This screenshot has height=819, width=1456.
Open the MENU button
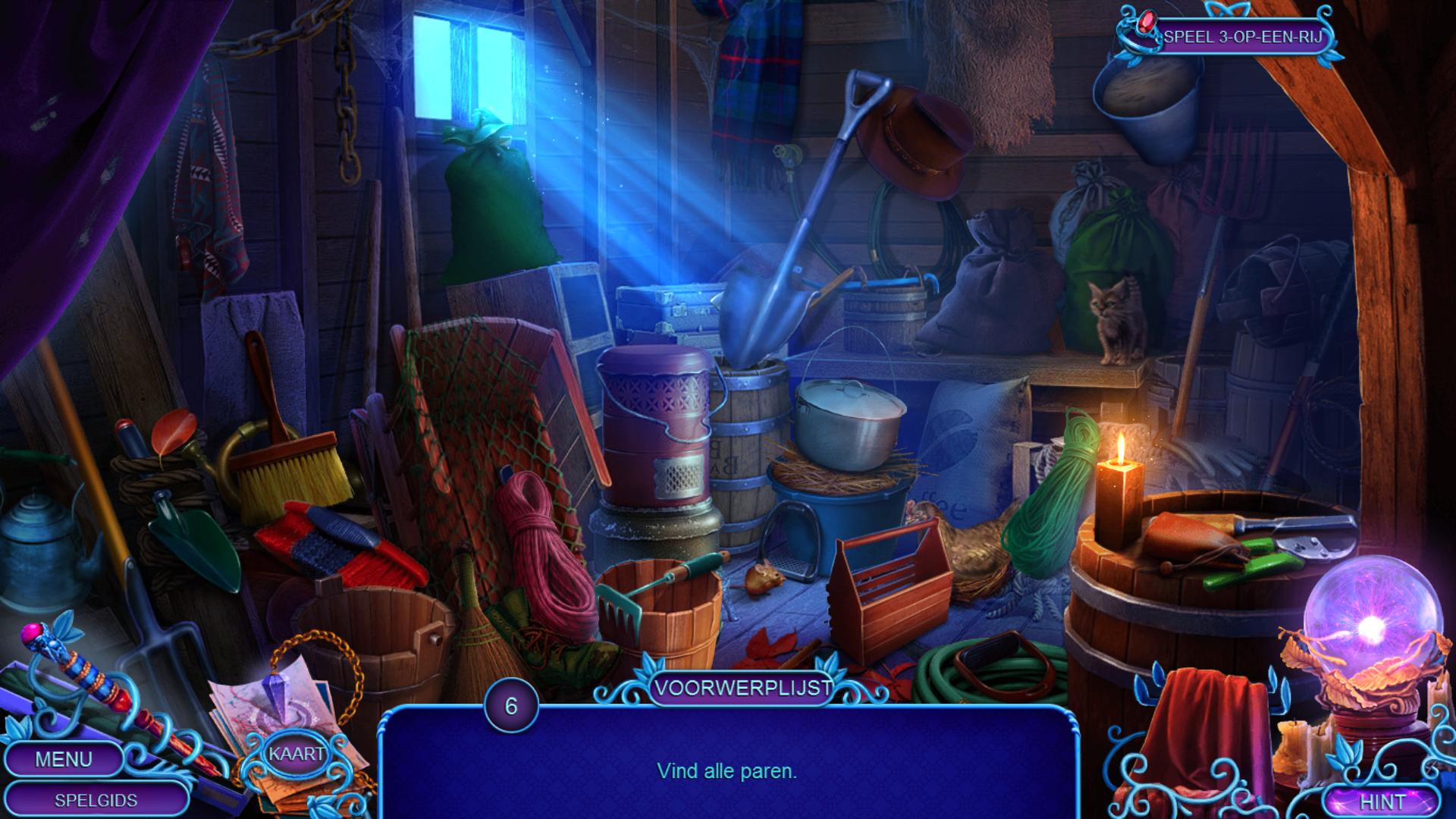pyautogui.click(x=64, y=759)
